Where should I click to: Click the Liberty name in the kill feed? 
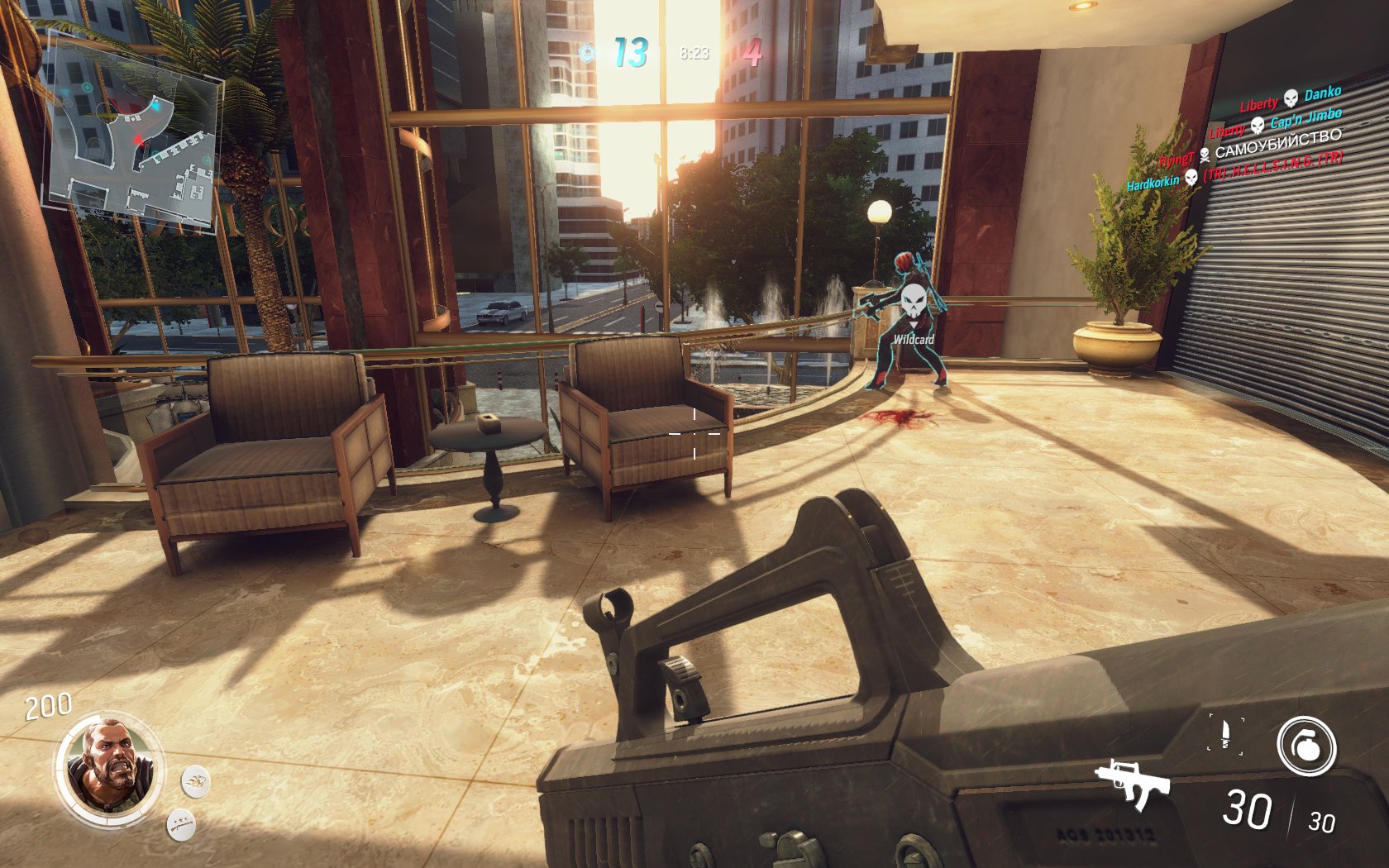tap(1259, 104)
